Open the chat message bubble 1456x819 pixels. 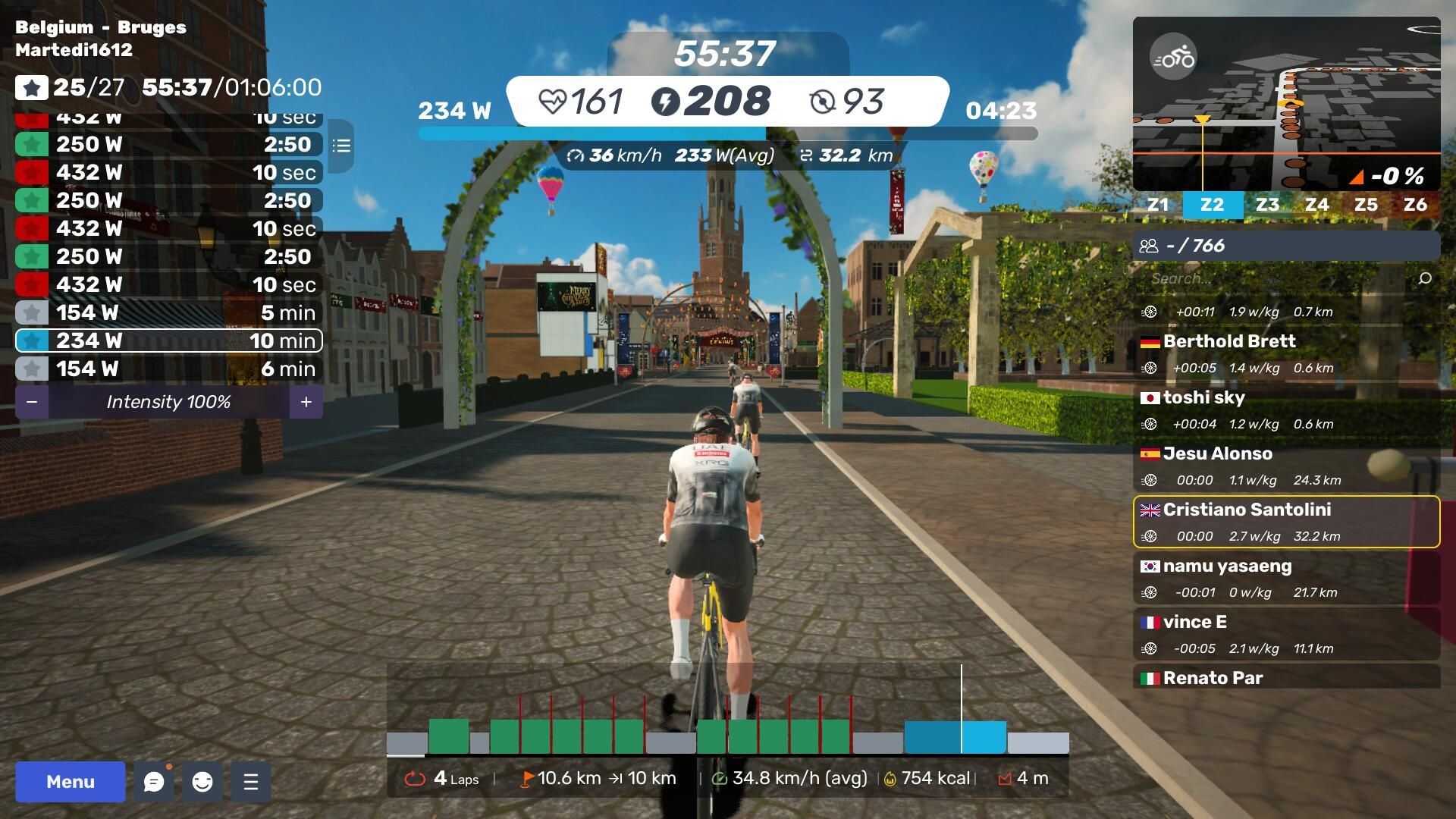point(154,782)
